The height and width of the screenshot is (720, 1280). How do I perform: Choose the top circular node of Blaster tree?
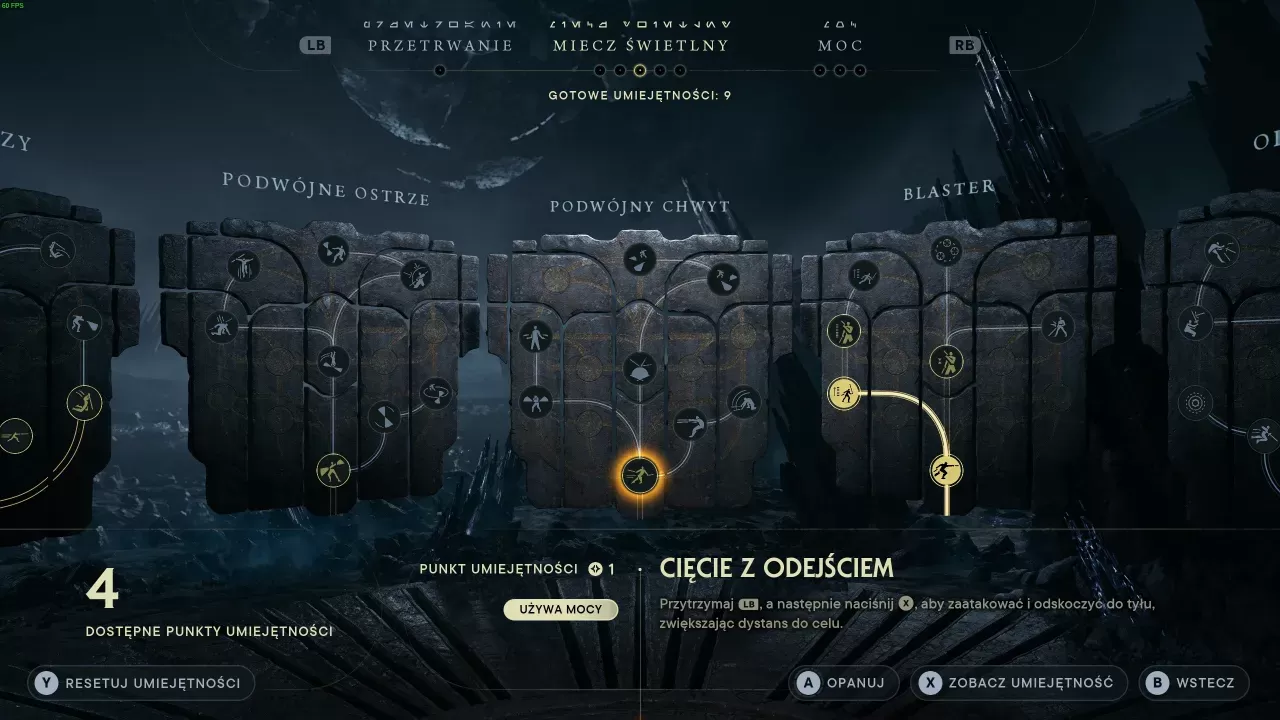(946, 250)
